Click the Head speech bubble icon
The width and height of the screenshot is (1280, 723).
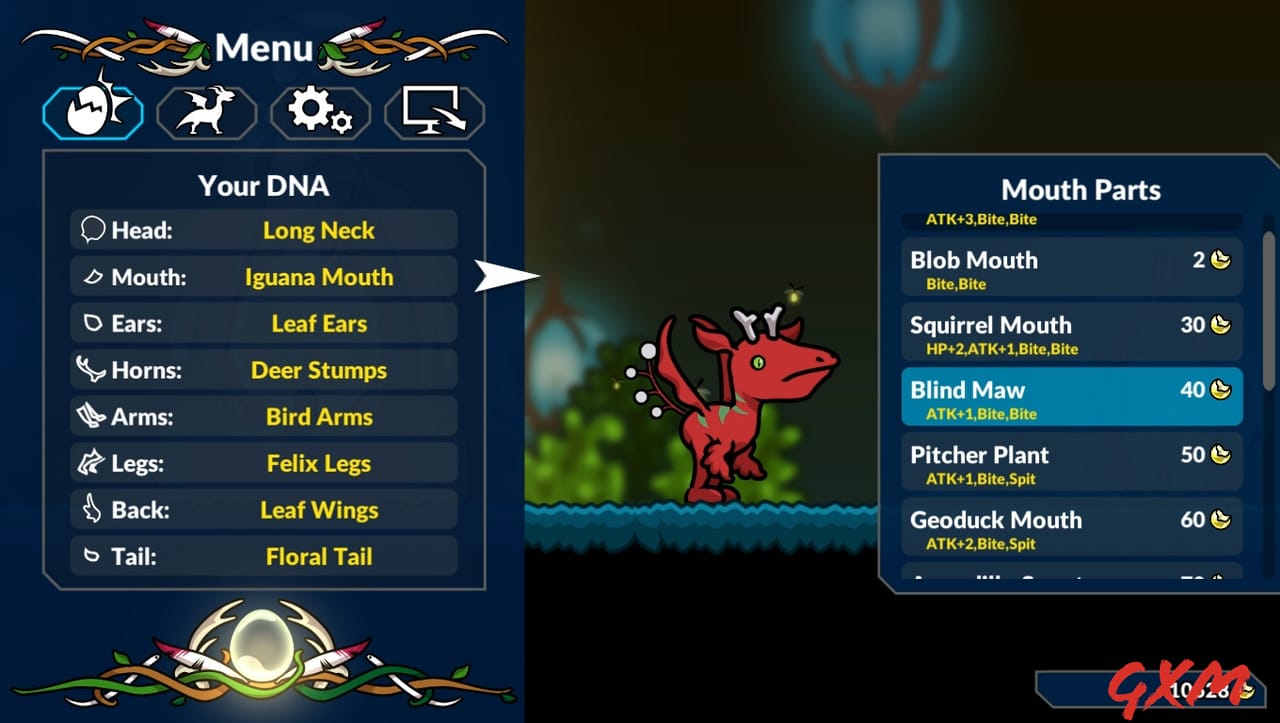coord(92,229)
